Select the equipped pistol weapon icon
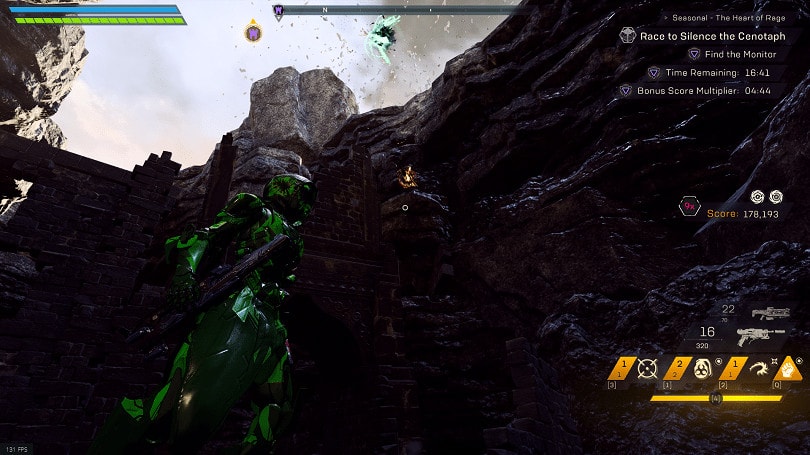 click(x=762, y=336)
